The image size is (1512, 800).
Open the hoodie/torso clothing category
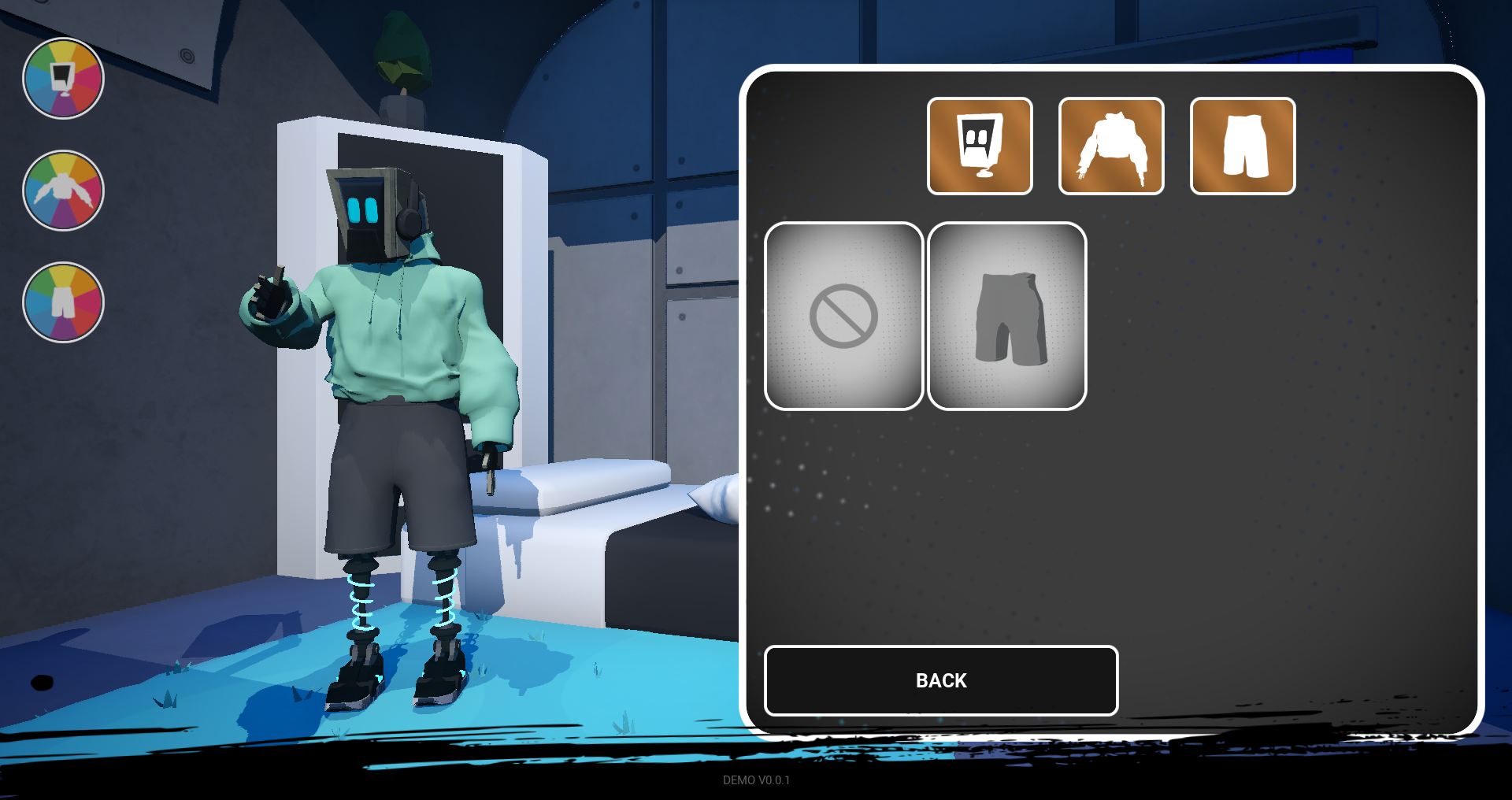point(1110,146)
